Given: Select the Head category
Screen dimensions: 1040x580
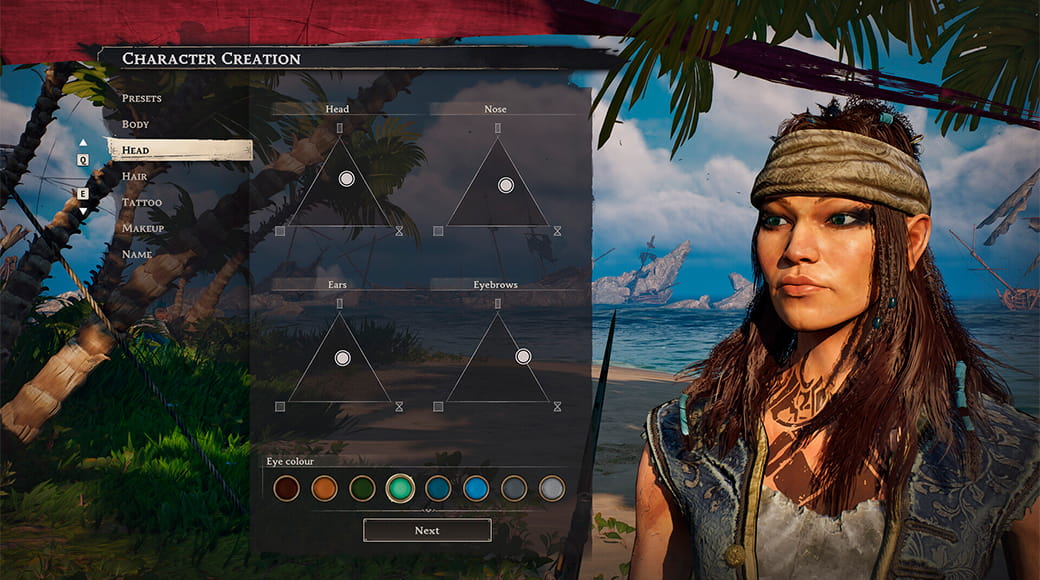Looking at the screenshot, I should (x=136, y=150).
